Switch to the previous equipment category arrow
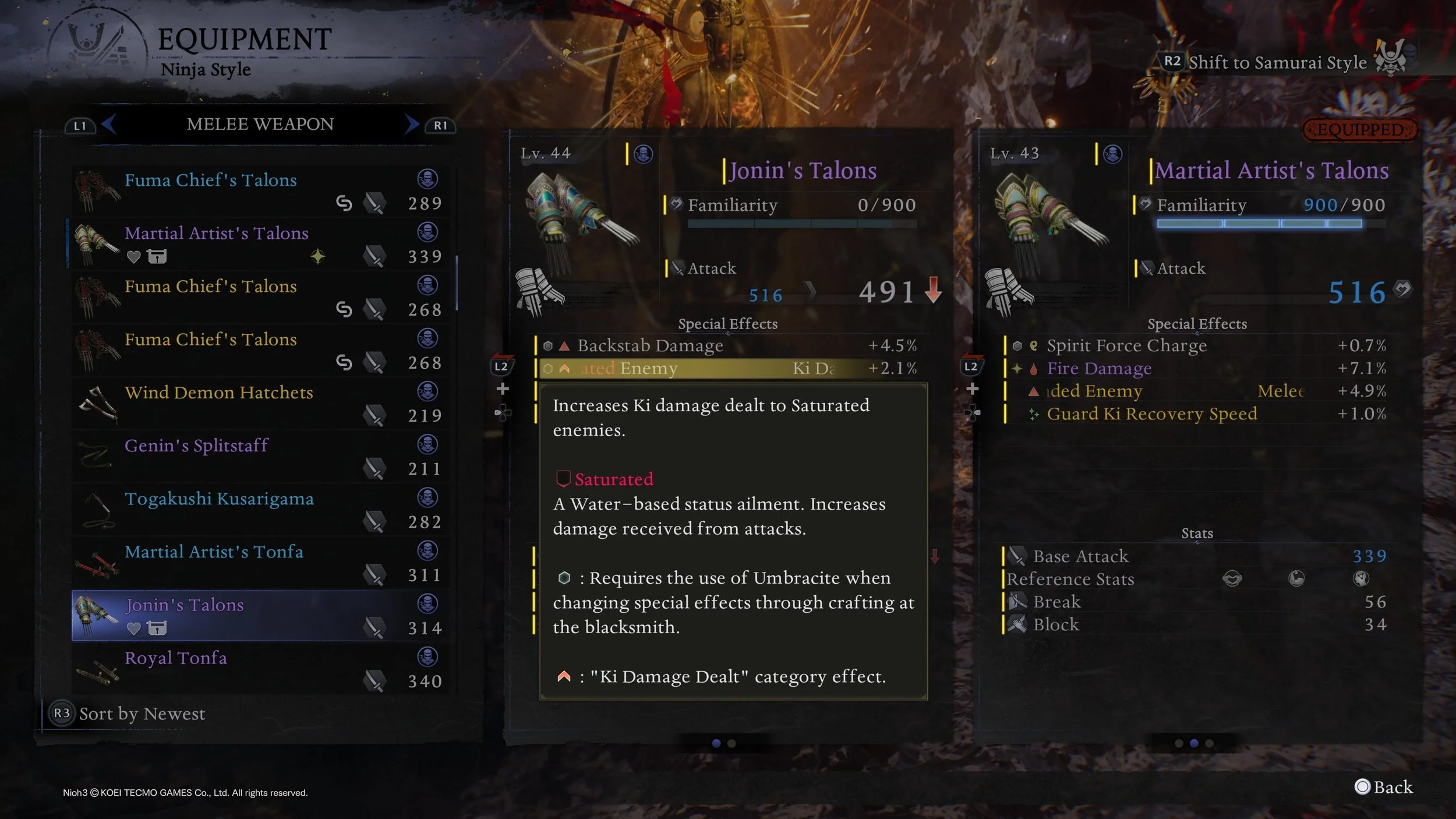The image size is (1456, 819). tap(108, 124)
